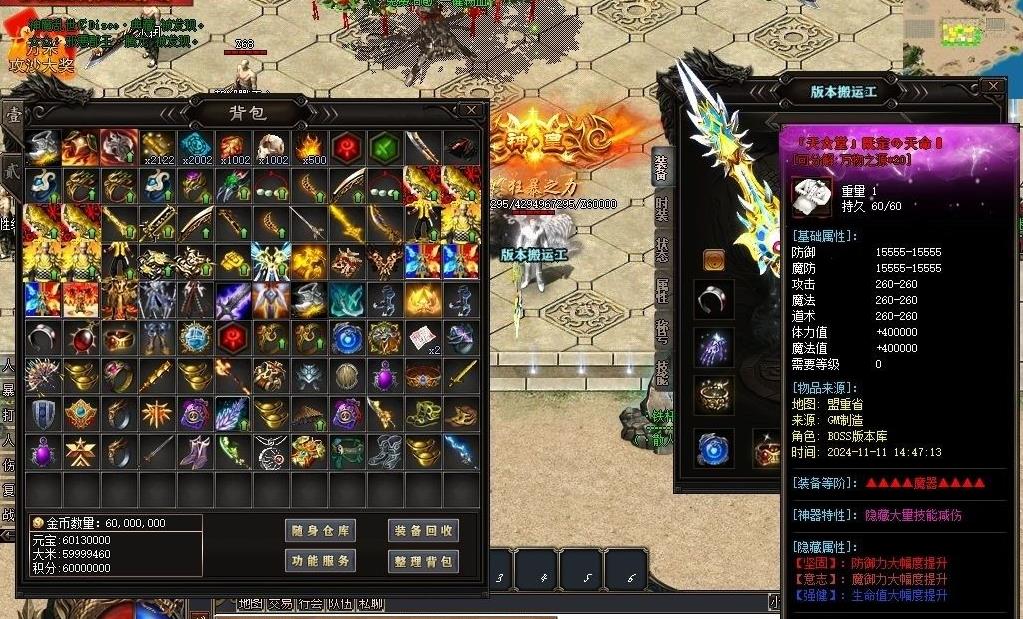Viewport: 1023px width, 619px height.
Task: Open the 功能服务 function services
Action: click(320, 561)
